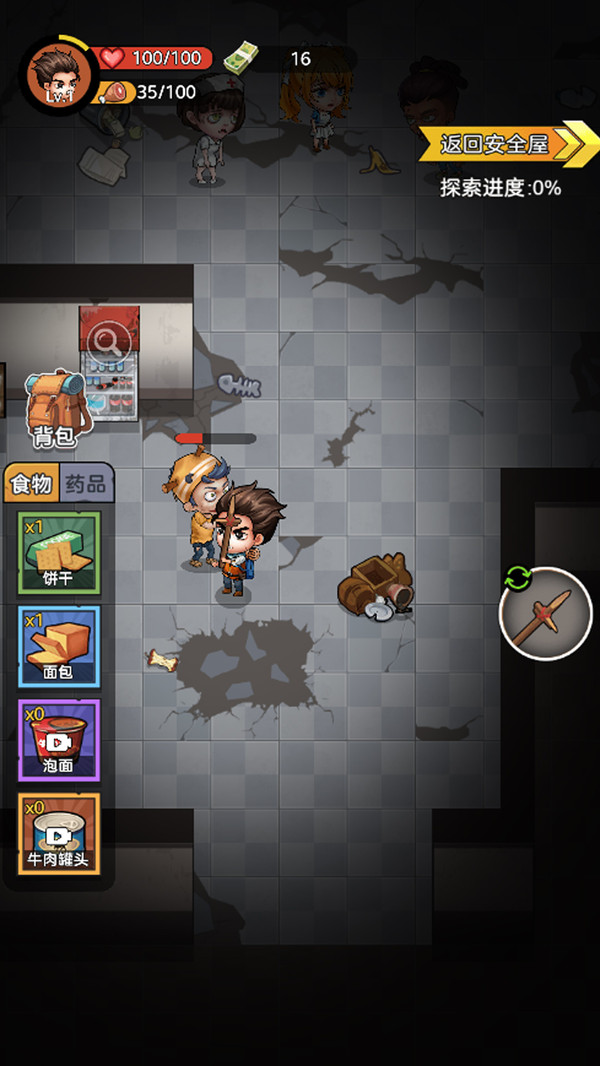Return to the safe house (返回安全屋)

[497, 144]
